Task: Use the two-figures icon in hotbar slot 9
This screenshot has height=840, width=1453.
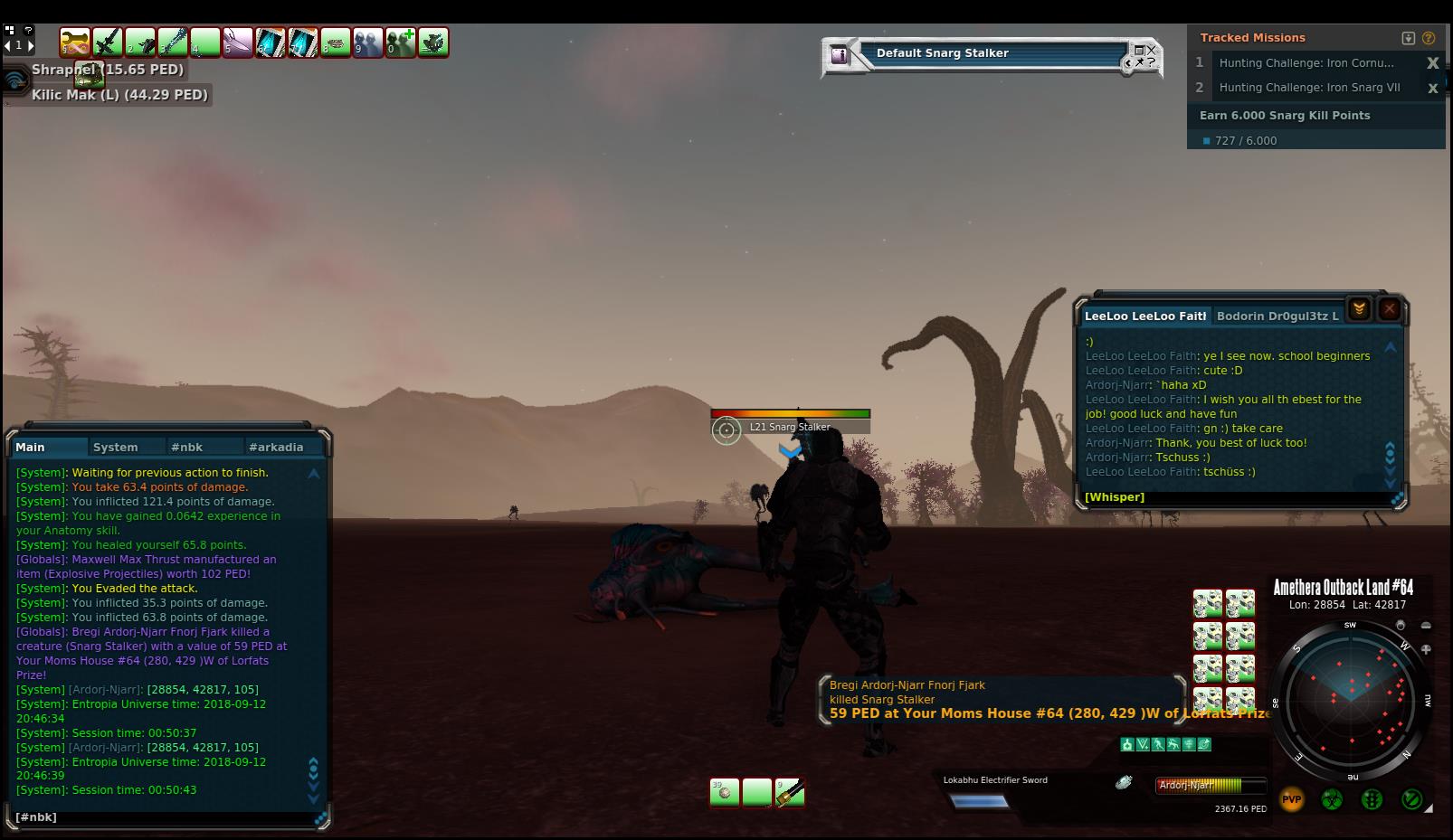Action: (368, 42)
